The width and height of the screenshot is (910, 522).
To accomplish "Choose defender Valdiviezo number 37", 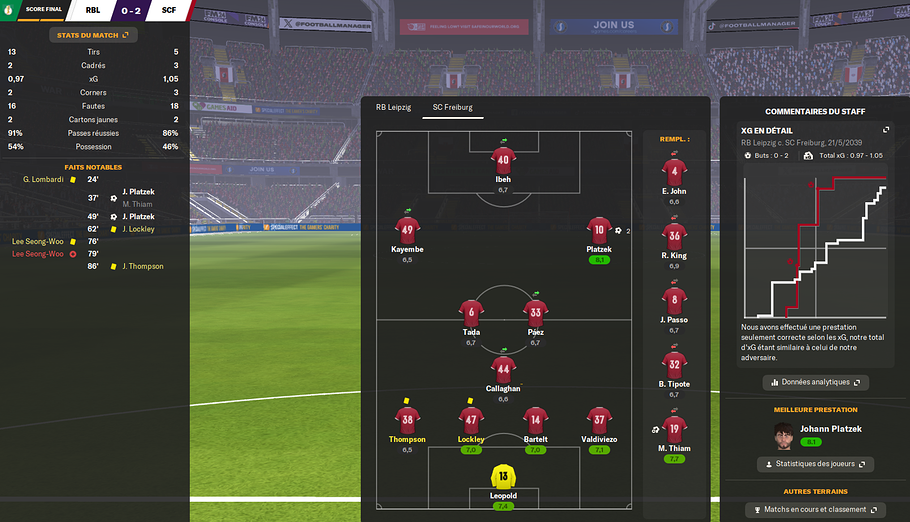I will (x=599, y=420).
